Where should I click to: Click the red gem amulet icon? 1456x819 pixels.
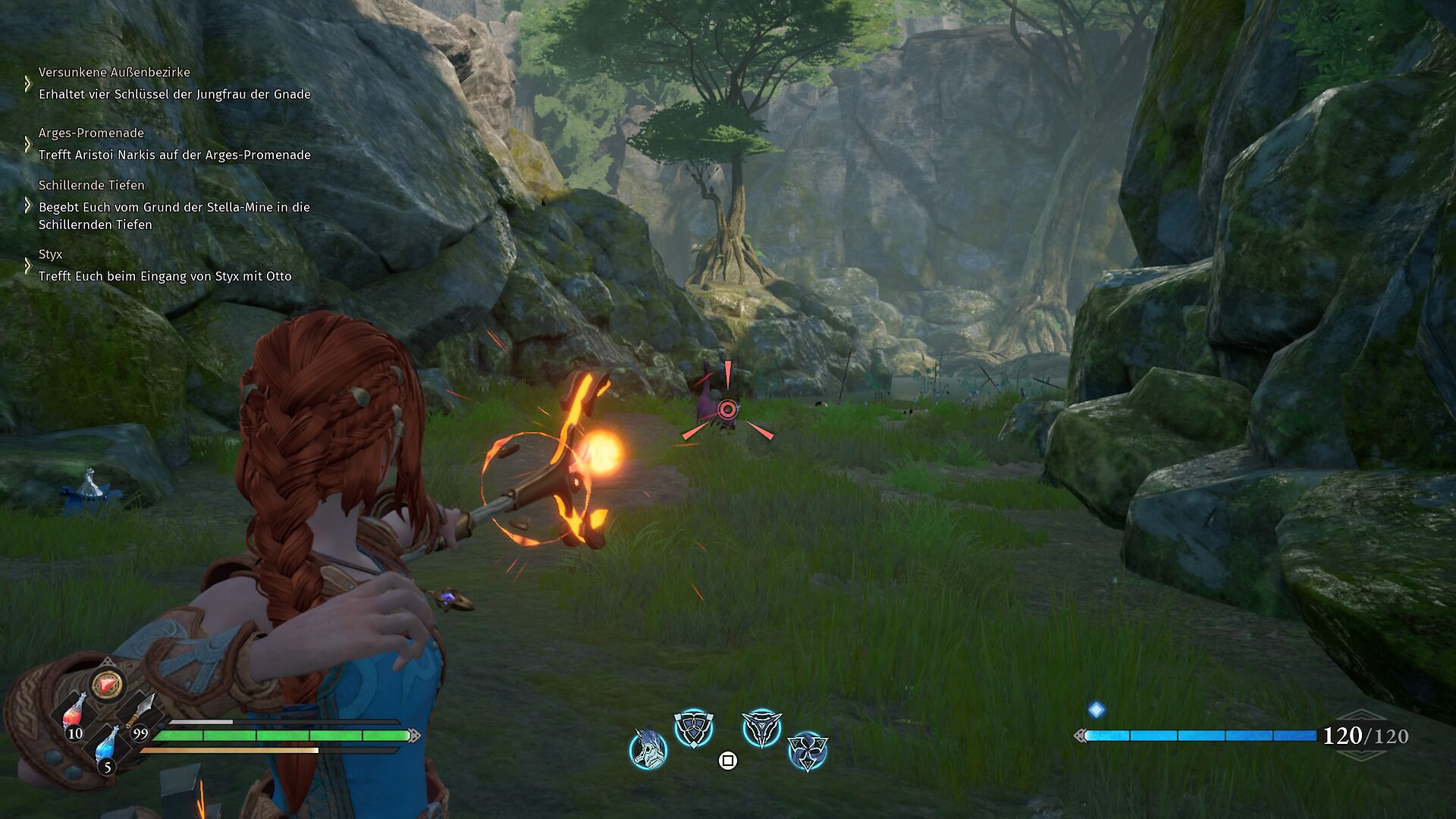click(107, 684)
